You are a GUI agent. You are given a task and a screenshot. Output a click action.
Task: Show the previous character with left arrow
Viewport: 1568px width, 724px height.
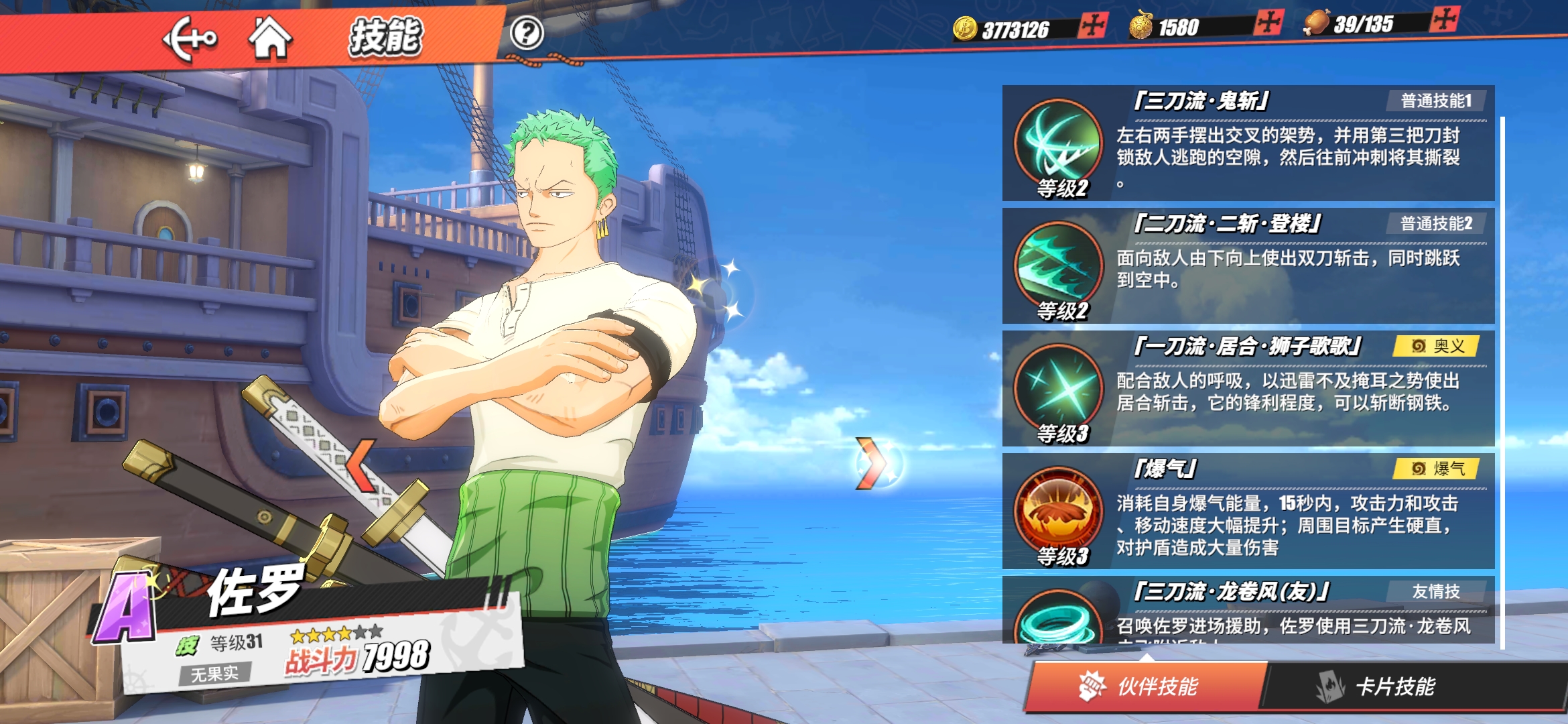point(362,465)
